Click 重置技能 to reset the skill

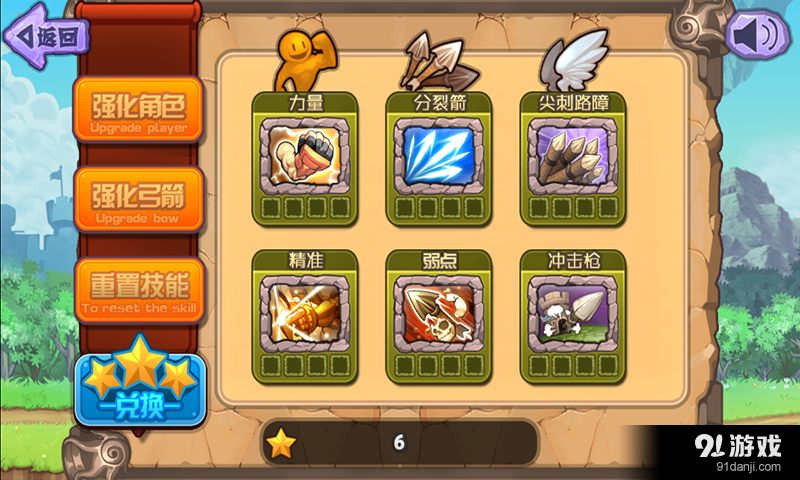138,290
